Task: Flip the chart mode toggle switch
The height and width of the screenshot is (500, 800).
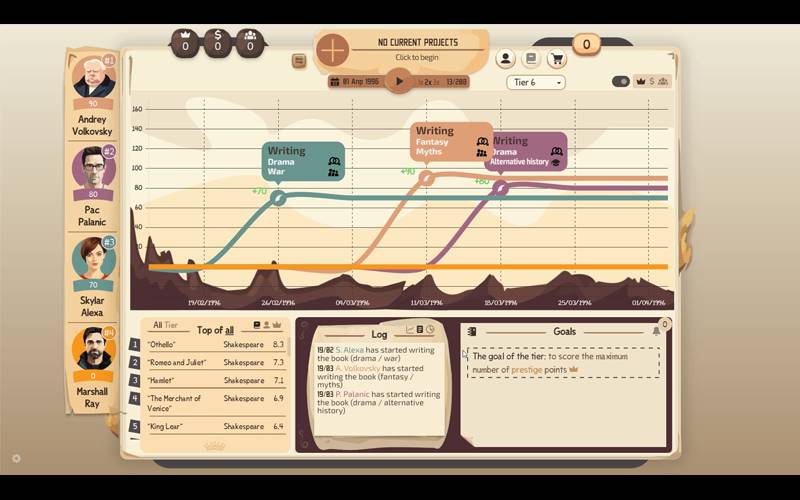Action: coord(620,82)
